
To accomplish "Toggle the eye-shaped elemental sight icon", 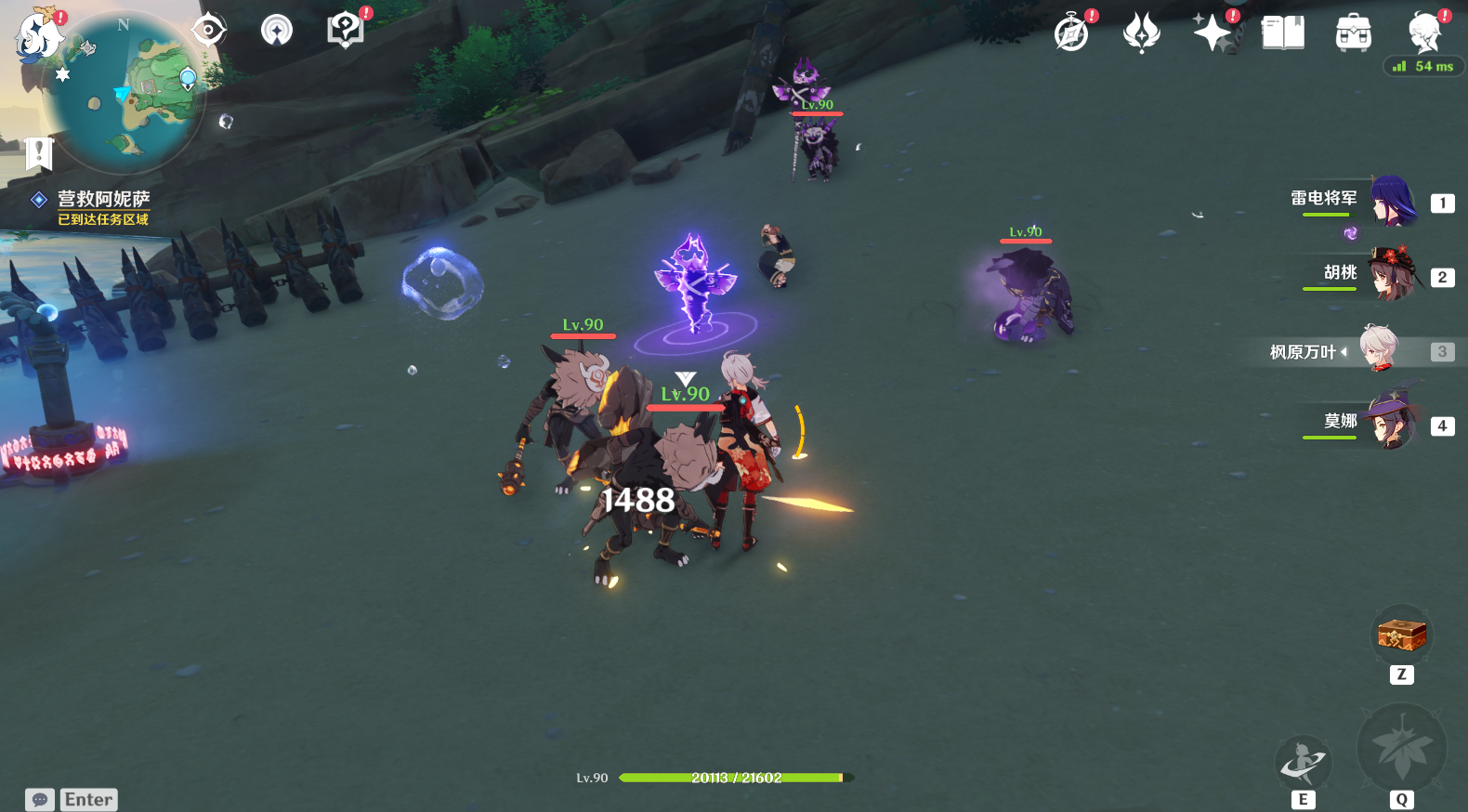I will [208, 31].
